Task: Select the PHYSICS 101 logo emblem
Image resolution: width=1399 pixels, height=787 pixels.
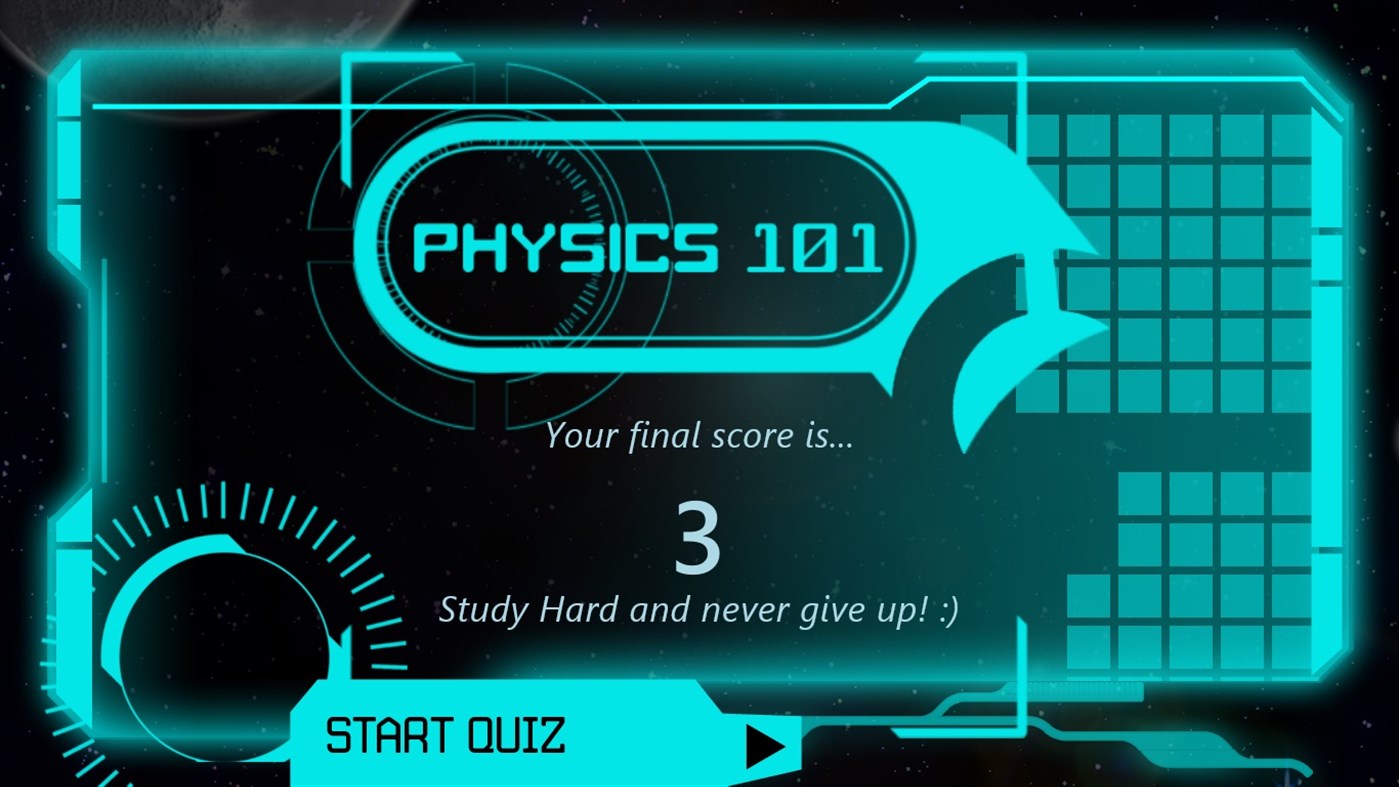Action: click(x=647, y=249)
